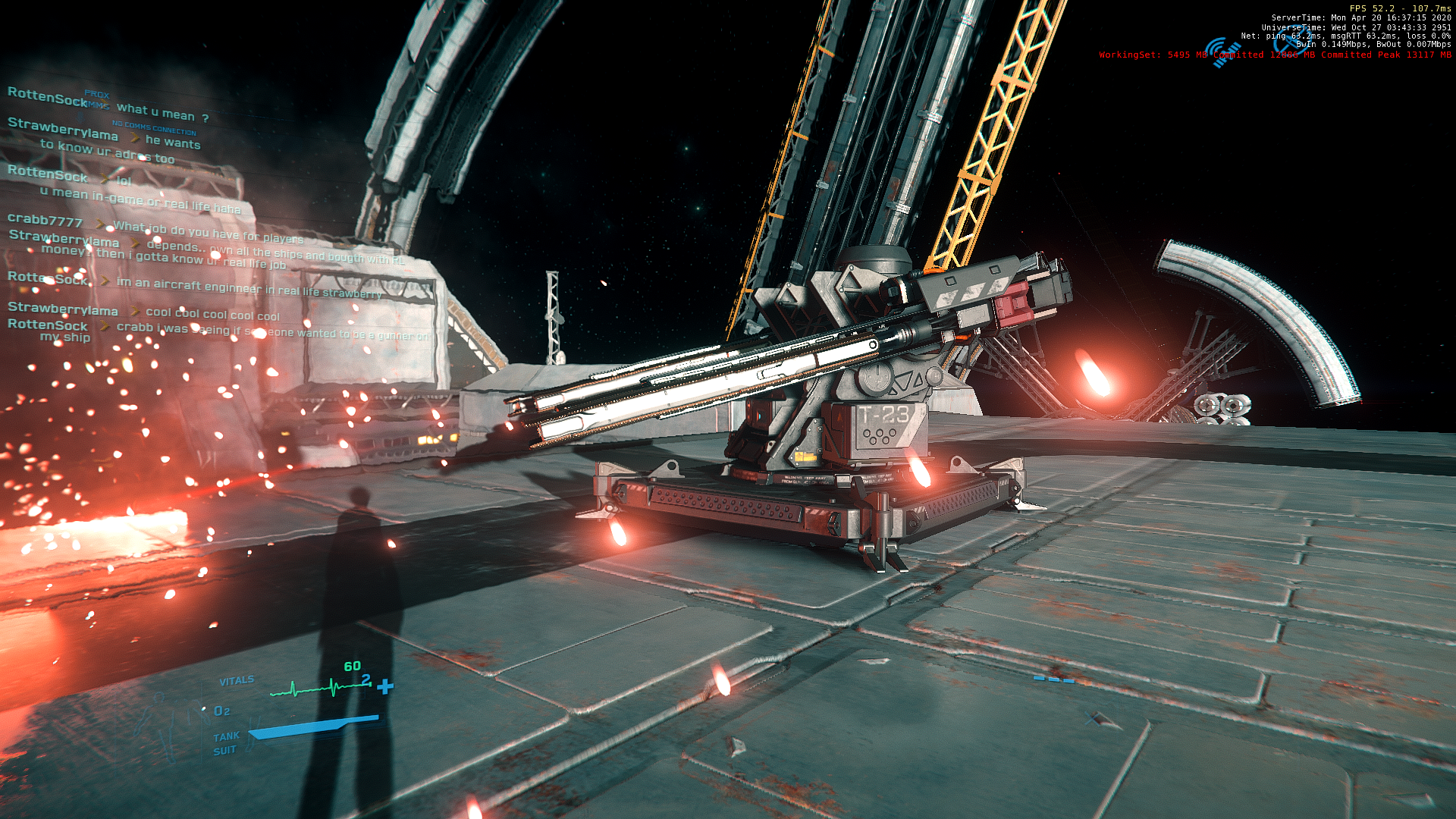Select RottenSock's "what u mean ?" message
Screen dimensions: 1456x819
[x=162, y=112]
